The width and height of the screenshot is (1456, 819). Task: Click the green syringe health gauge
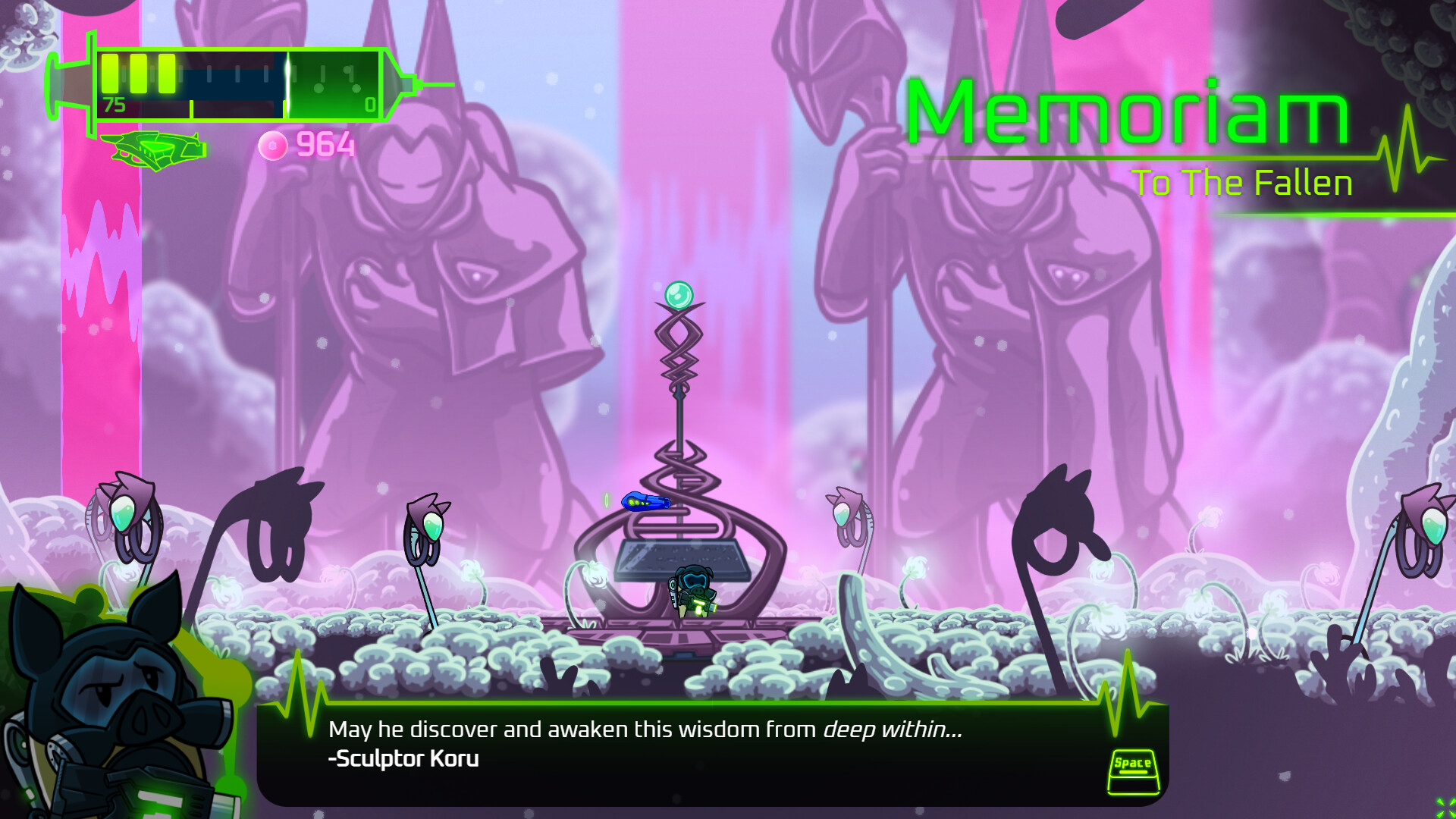click(227, 80)
